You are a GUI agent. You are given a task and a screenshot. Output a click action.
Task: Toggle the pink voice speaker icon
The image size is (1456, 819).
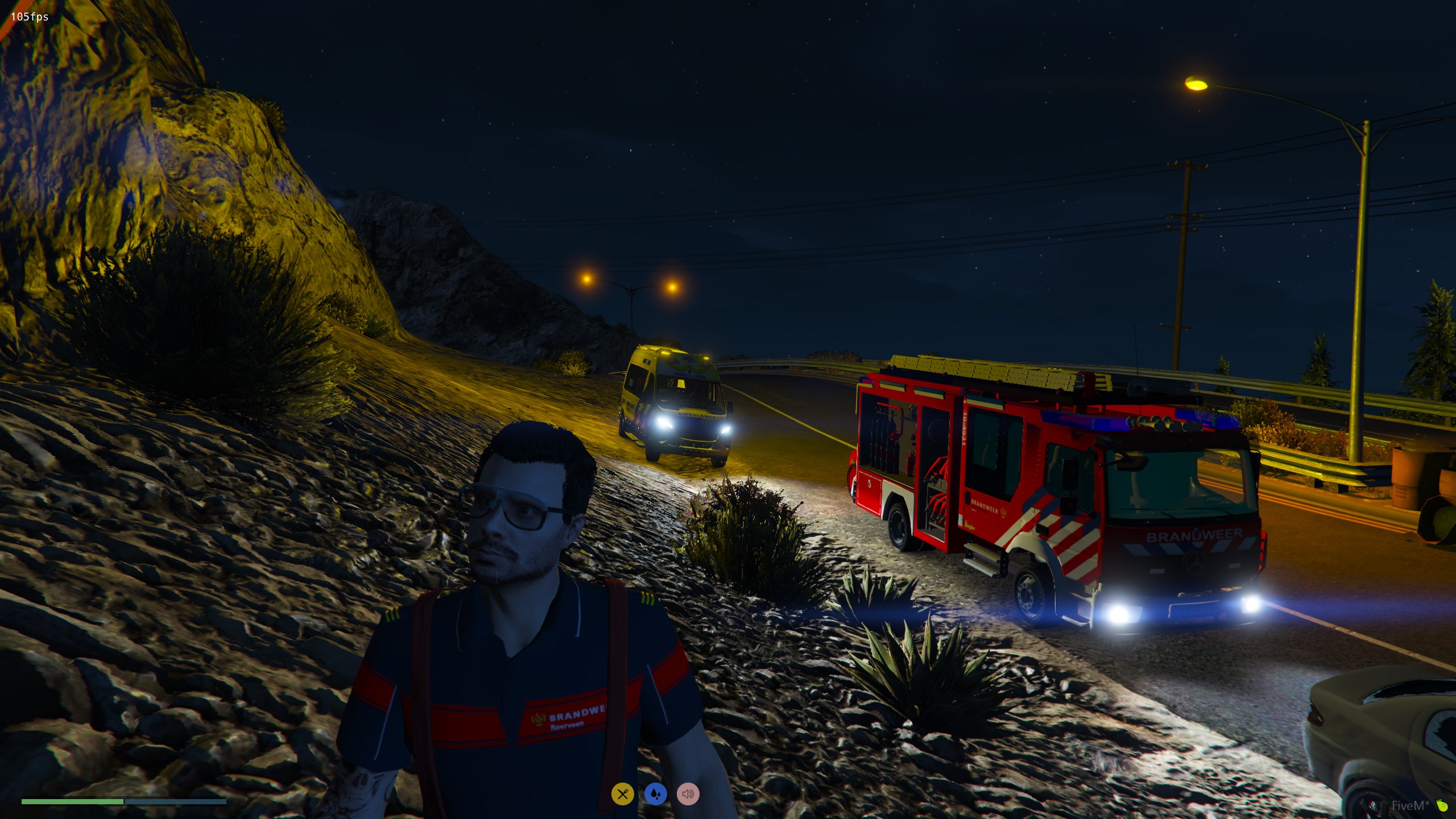[x=688, y=794]
